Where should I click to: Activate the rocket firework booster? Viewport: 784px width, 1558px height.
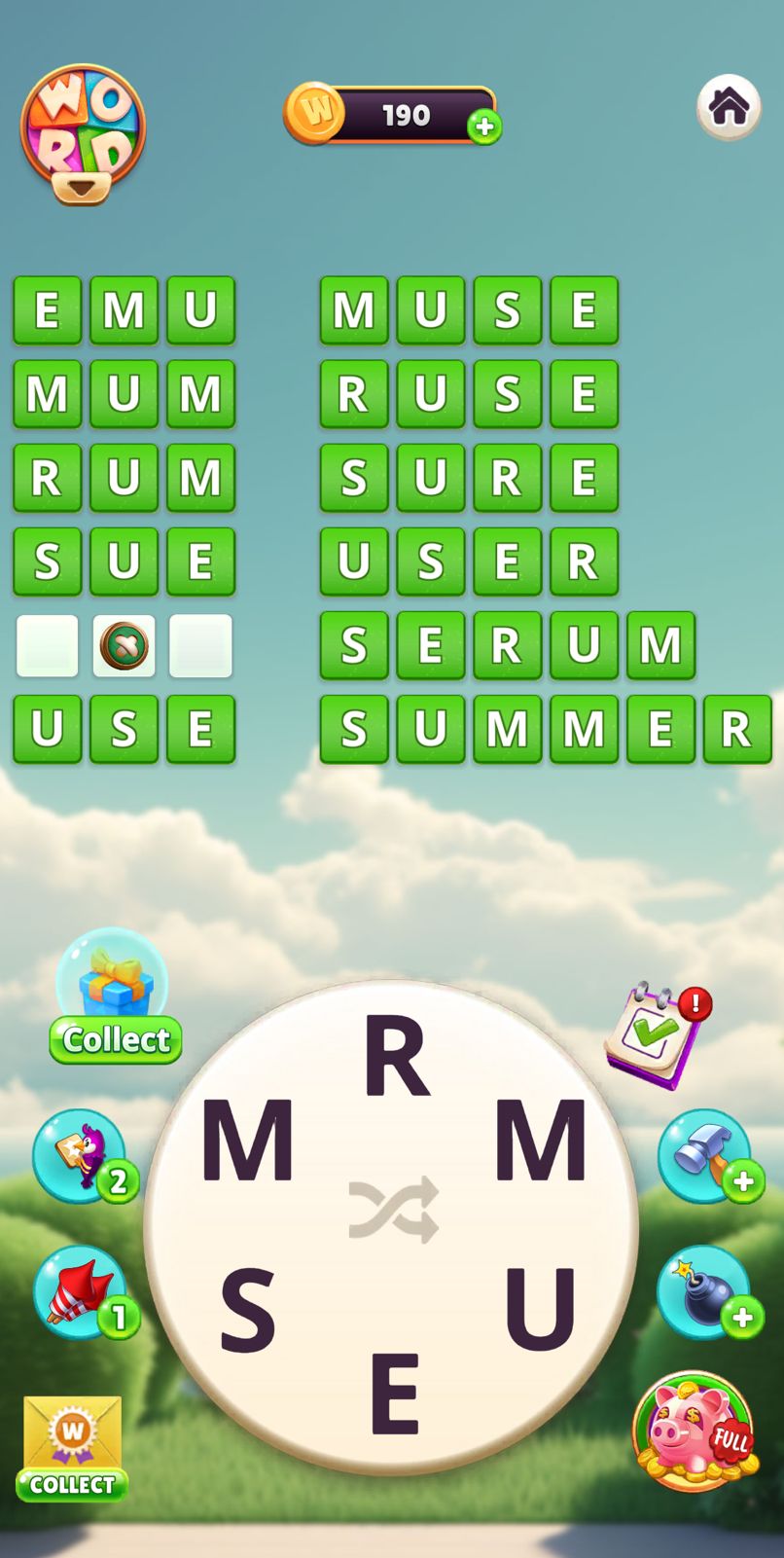82,1291
